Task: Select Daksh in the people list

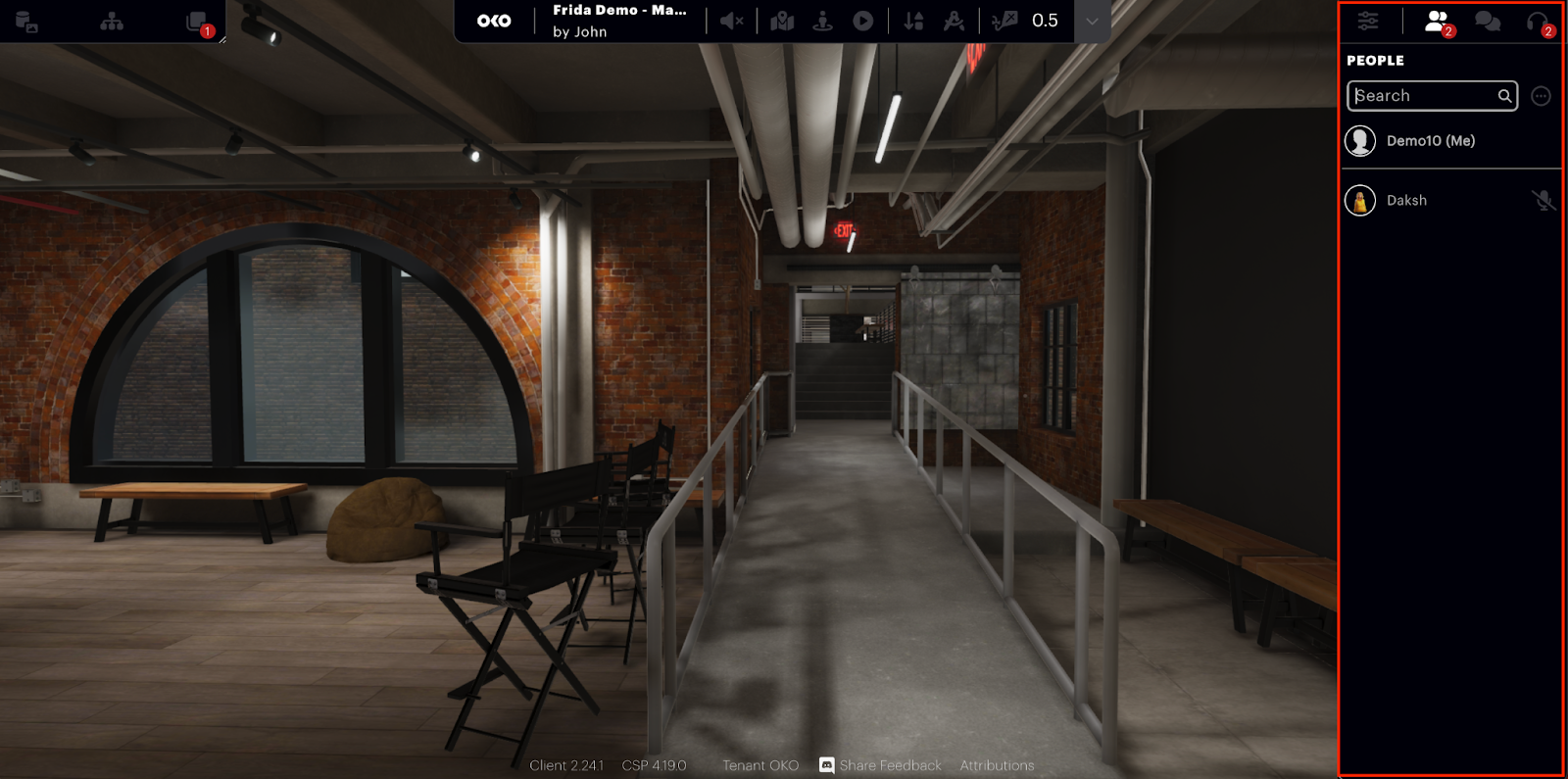Action: click(x=1406, y=201)
